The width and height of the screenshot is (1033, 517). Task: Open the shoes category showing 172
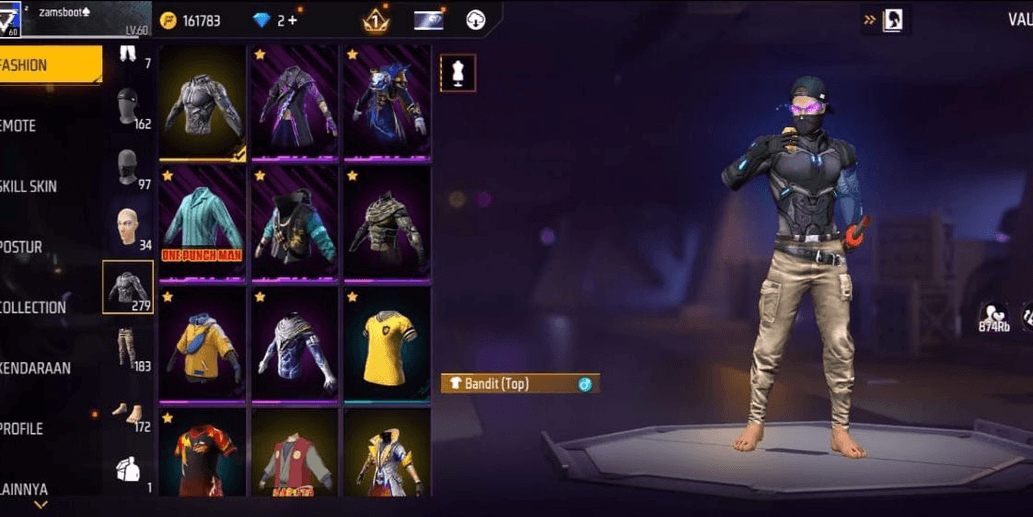(x=128, y=412)
